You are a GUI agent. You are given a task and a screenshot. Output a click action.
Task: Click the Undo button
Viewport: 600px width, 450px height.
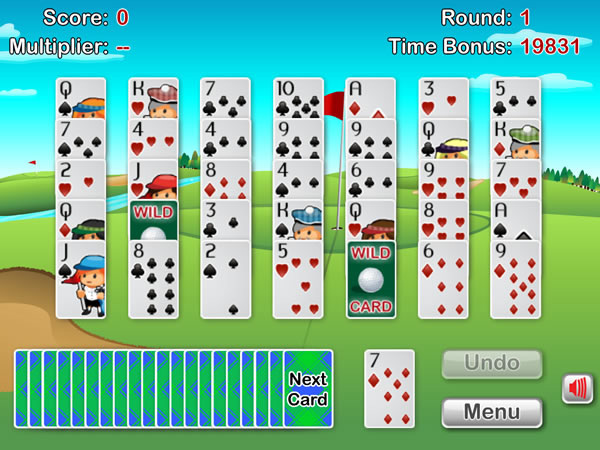click(492, 363)
